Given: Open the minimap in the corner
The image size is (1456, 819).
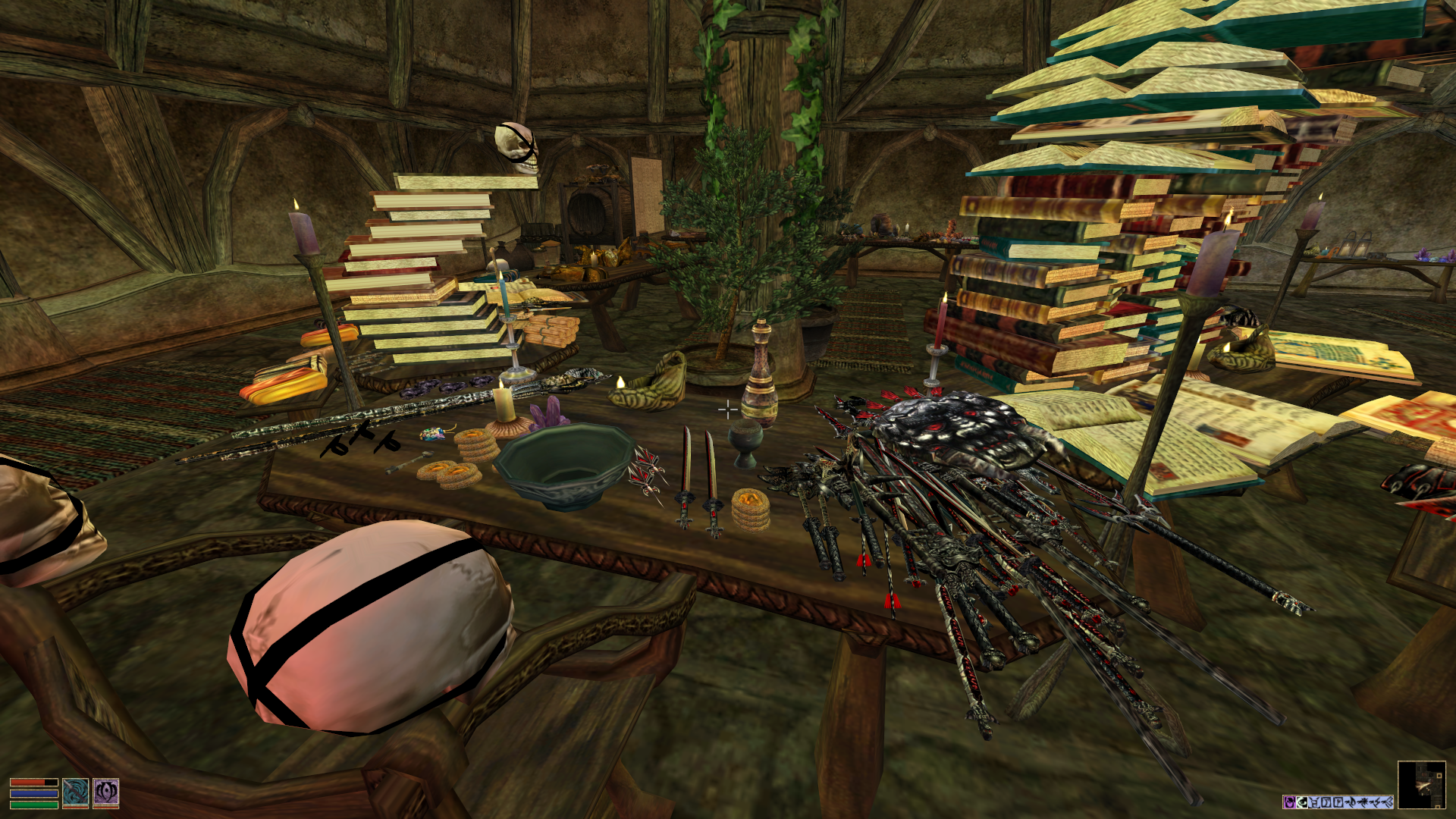Looking at the screenshot, I should pyautogui.click(x=1421, y=784).
